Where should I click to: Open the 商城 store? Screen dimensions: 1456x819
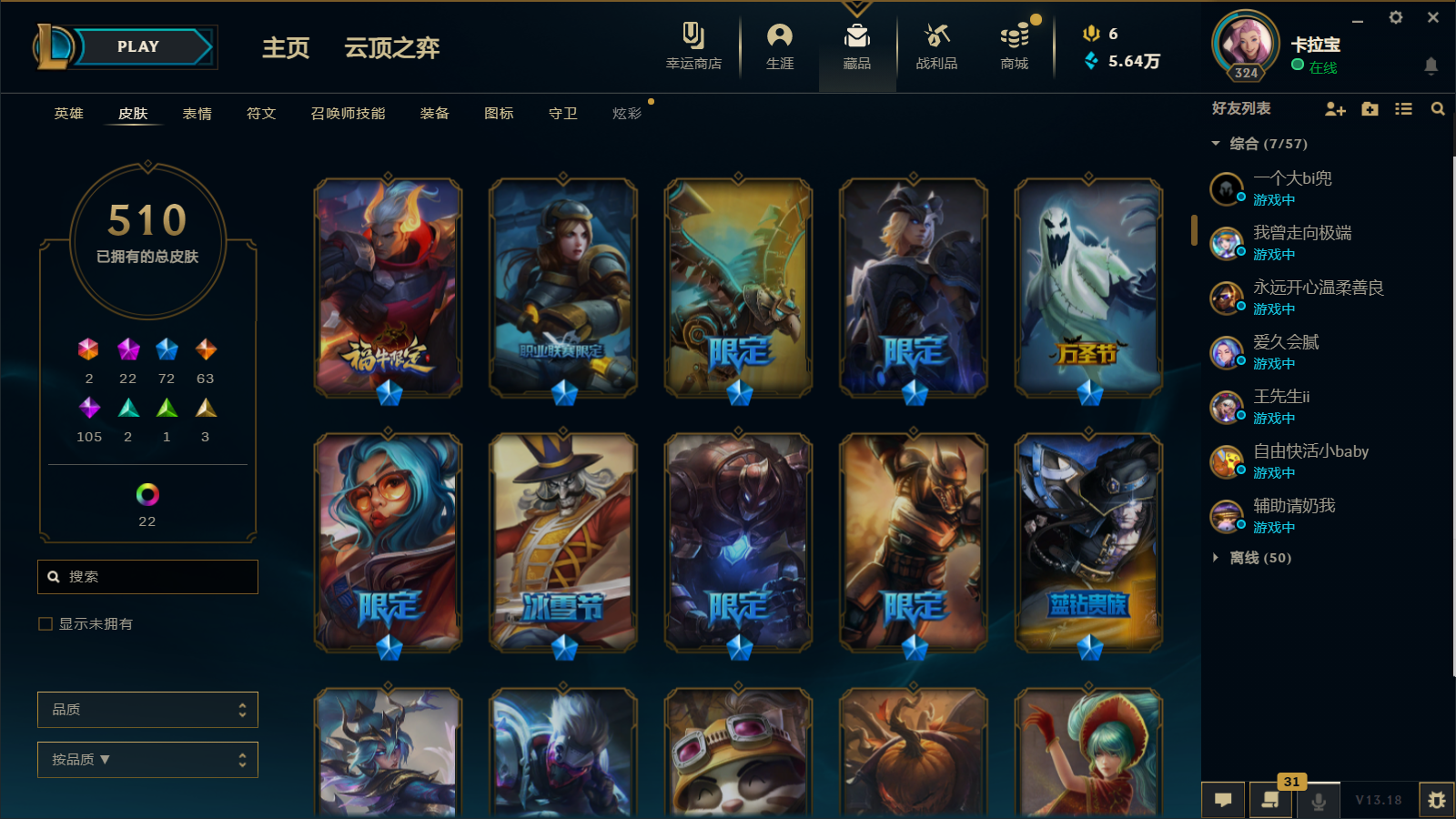(x=1014, y=46)
